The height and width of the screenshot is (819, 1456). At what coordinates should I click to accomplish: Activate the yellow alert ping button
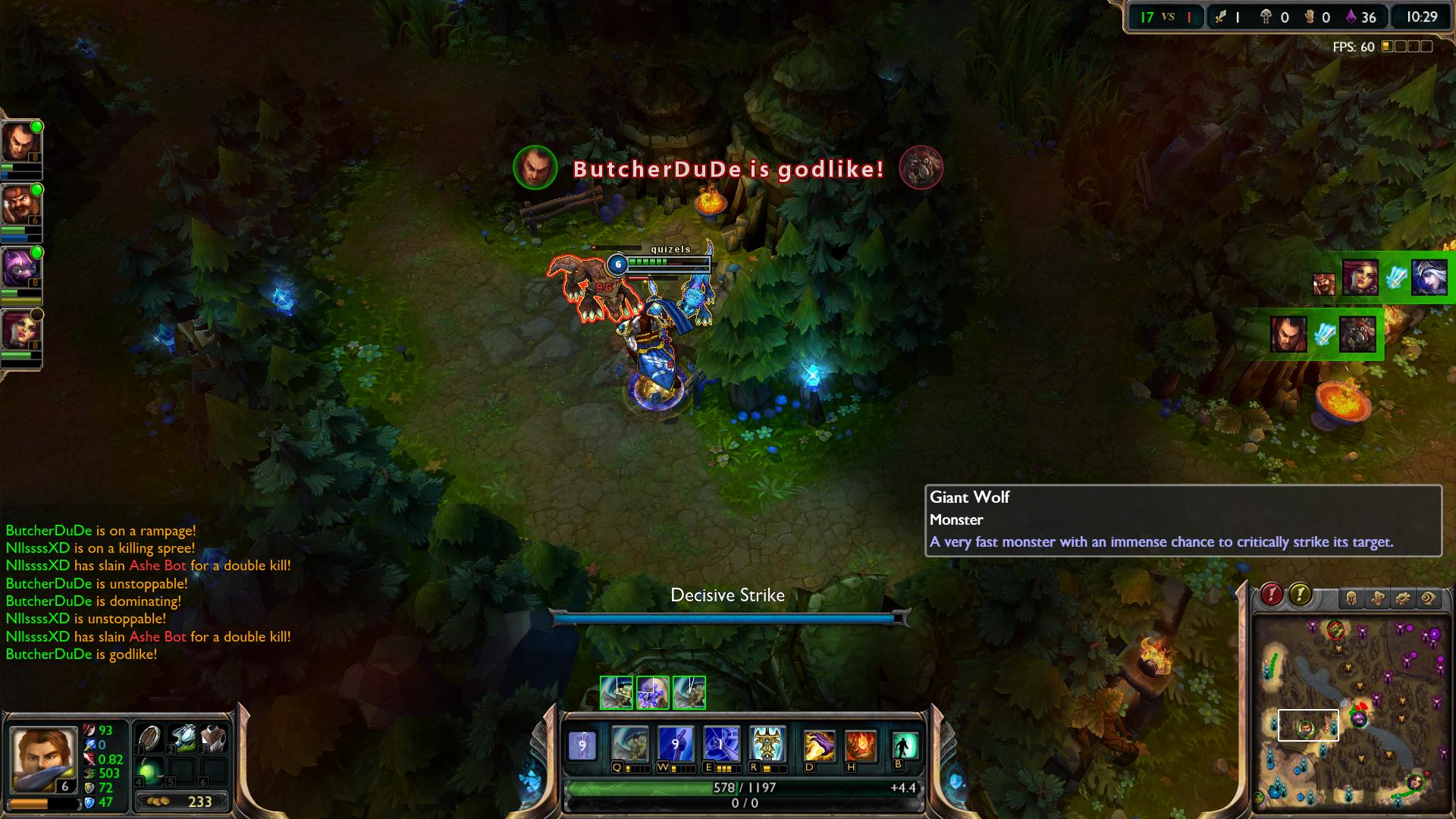(1300, 595)
